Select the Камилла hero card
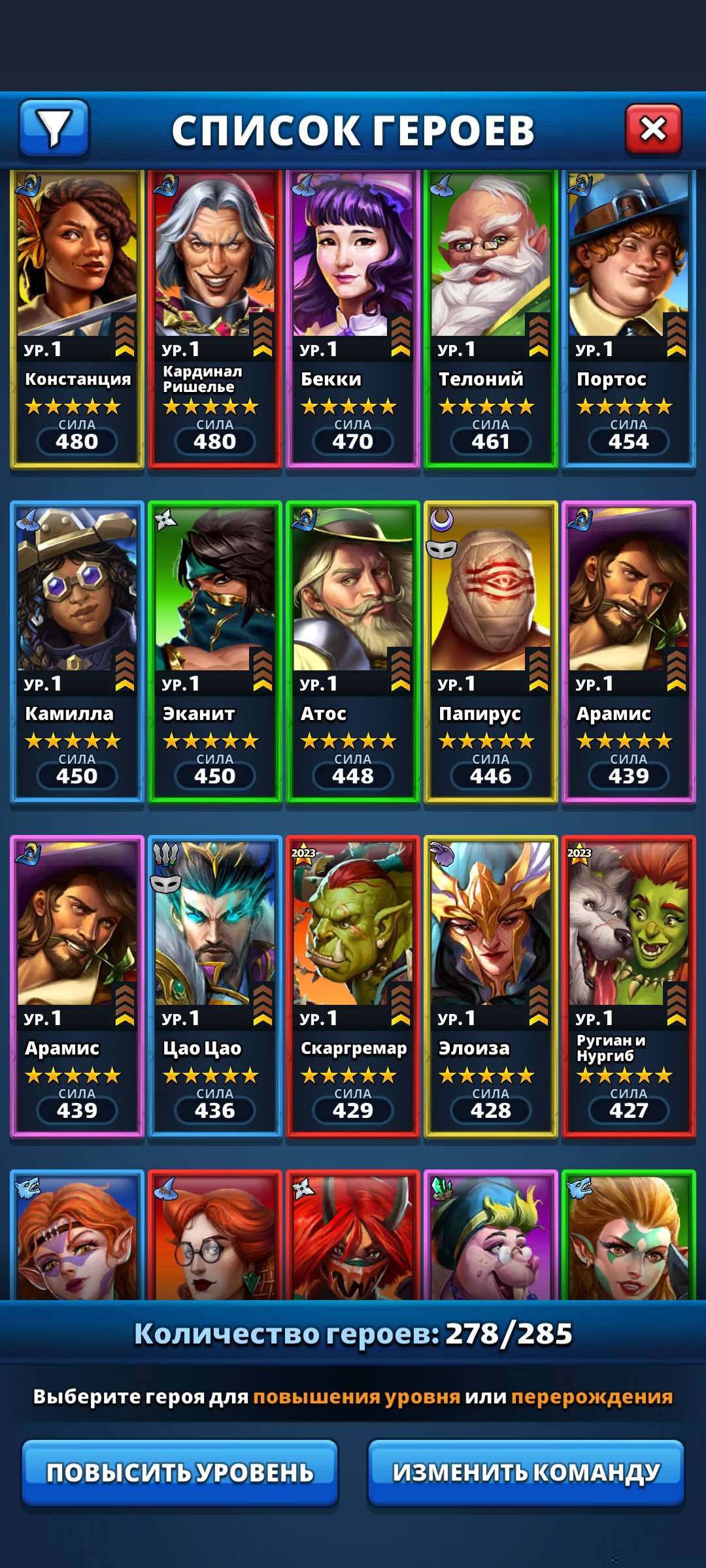Image resolution: width=706 pixels, height=1568 pixels. pyautogui.click(x=77, y=652)
